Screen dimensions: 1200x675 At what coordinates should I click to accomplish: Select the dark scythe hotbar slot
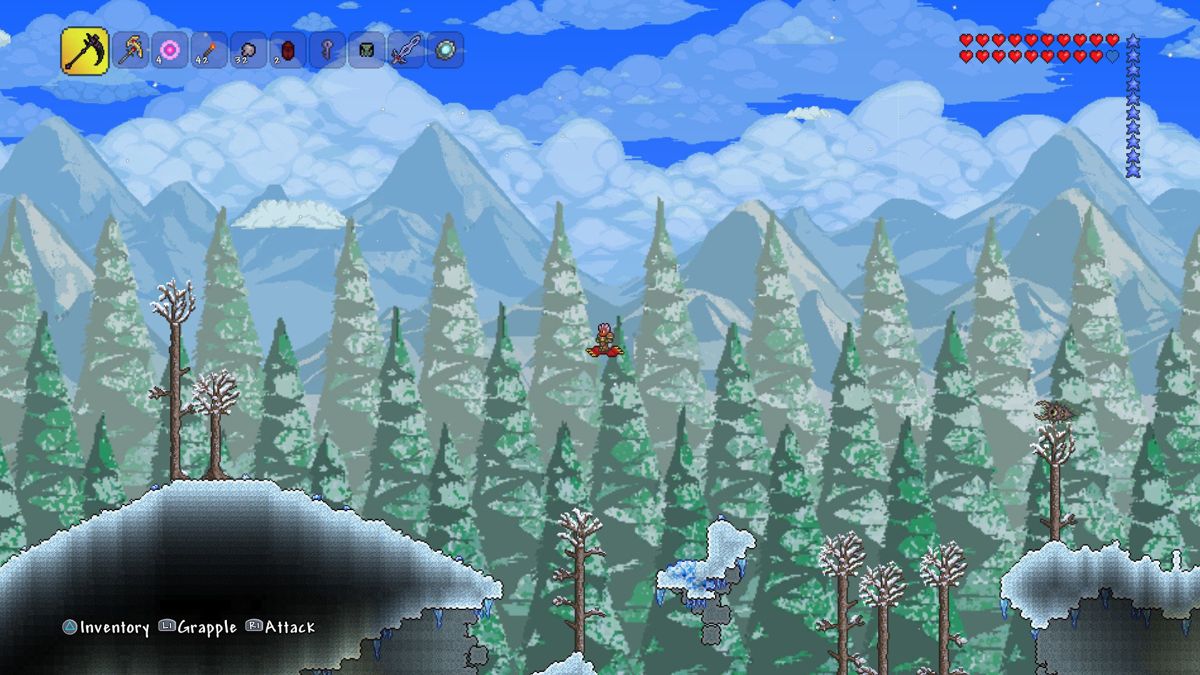click(85, 51)
